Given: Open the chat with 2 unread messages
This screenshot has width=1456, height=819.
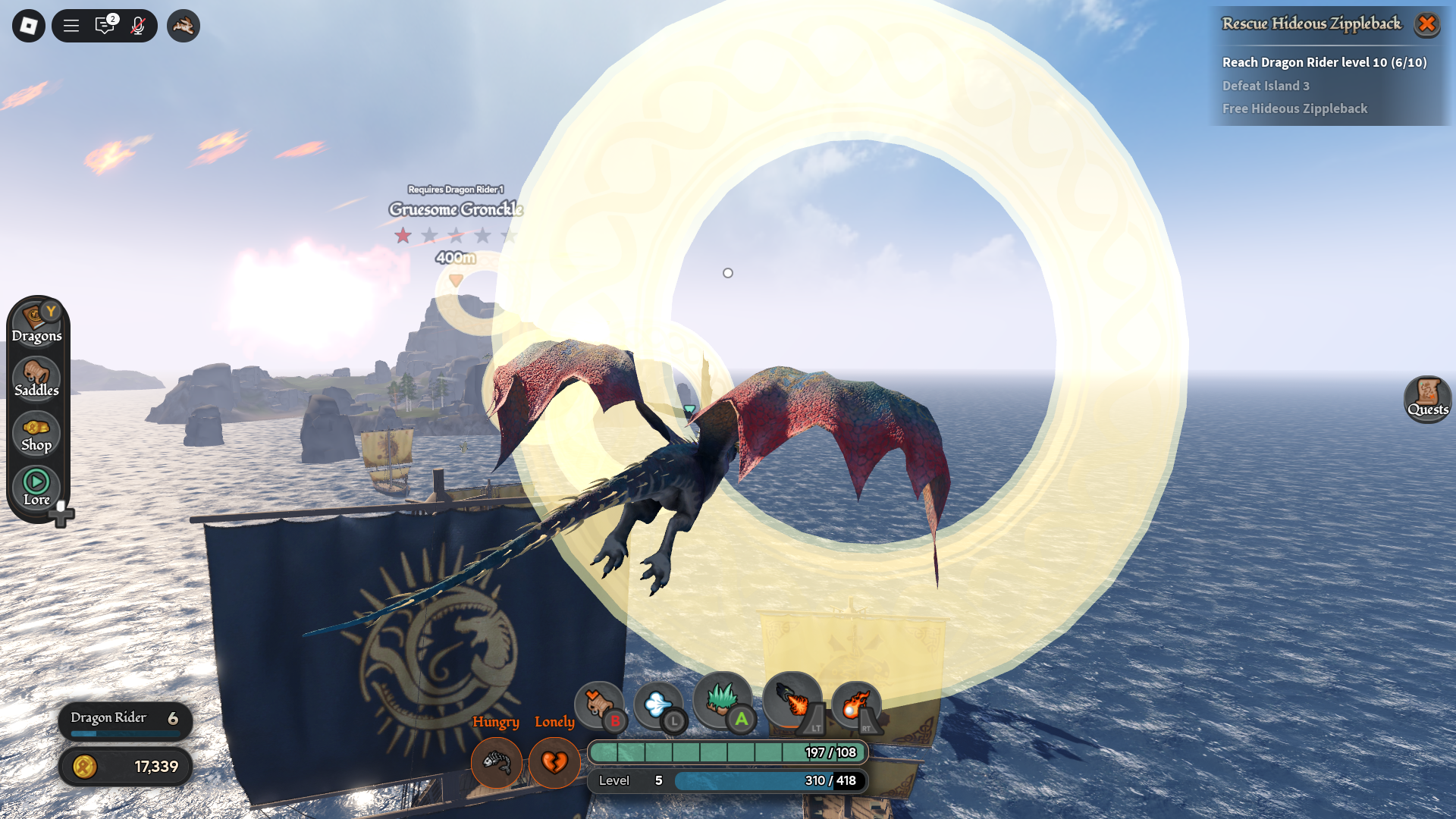Looking at the screenshot, I should point(105,26).
